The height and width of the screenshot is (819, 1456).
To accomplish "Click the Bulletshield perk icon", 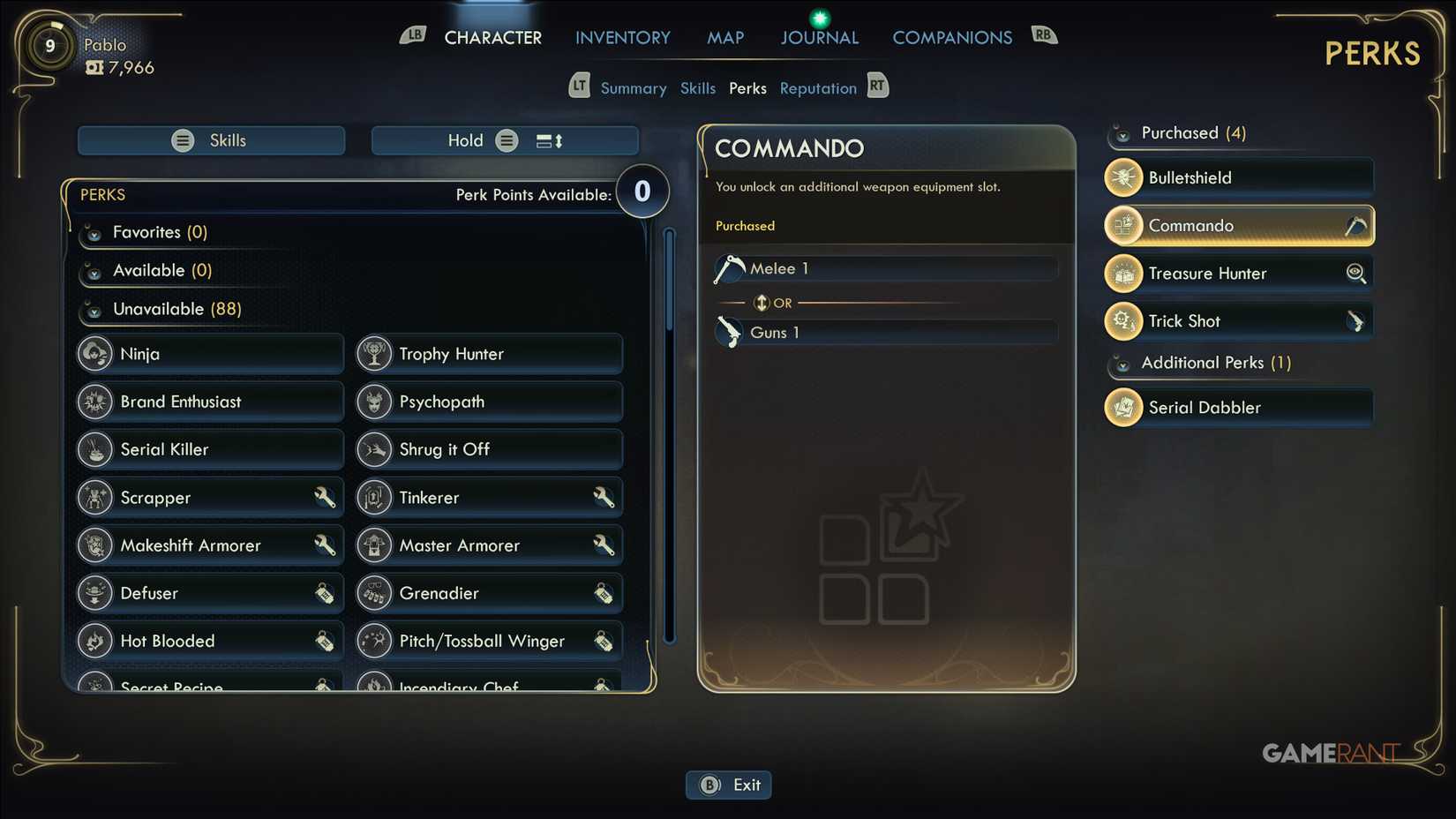I will click(1122, 177).
